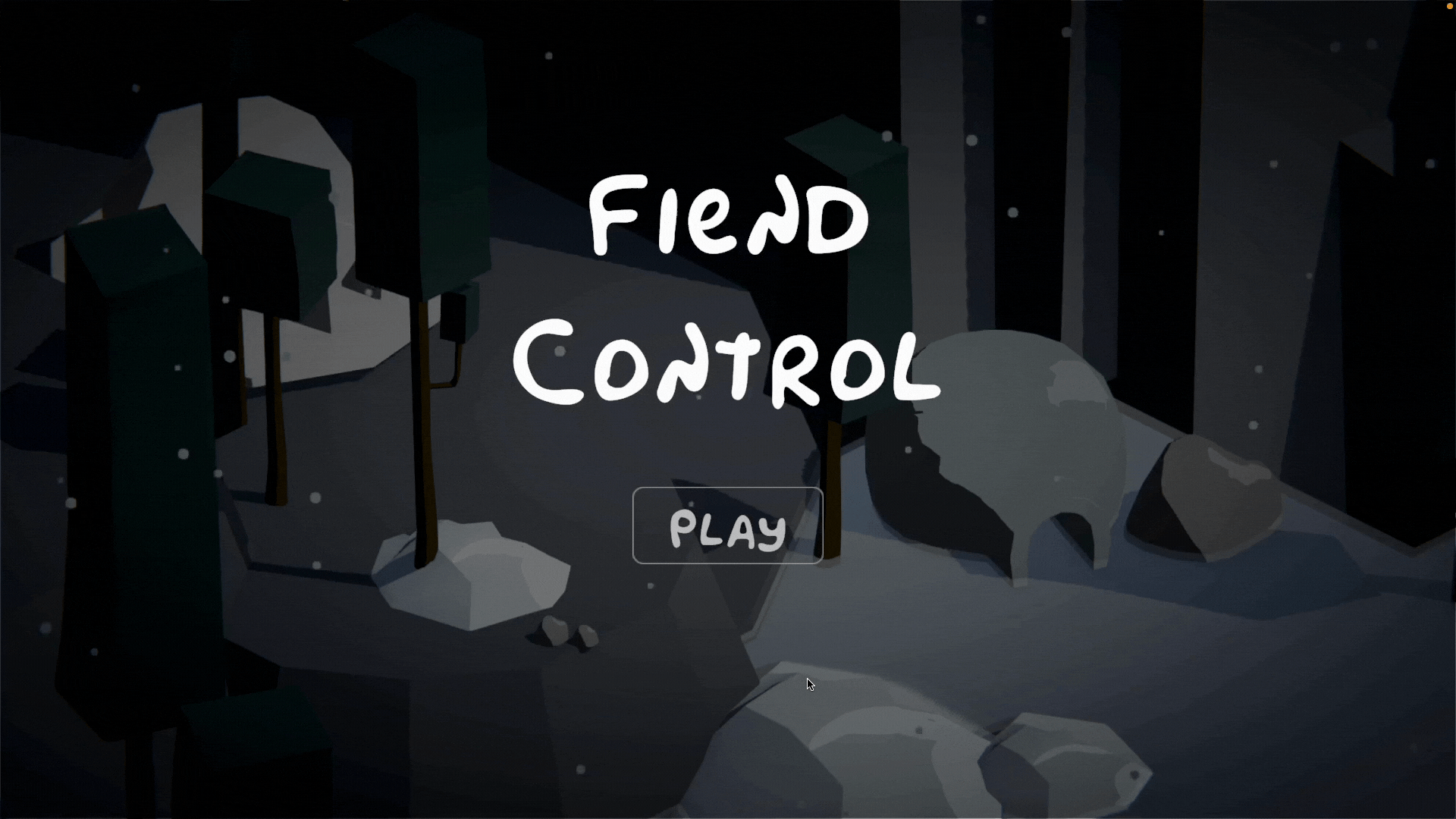Click the rock pile at bottom right
The height and width of the screenshot is (819, 1456).
[x=1062, y=766]
